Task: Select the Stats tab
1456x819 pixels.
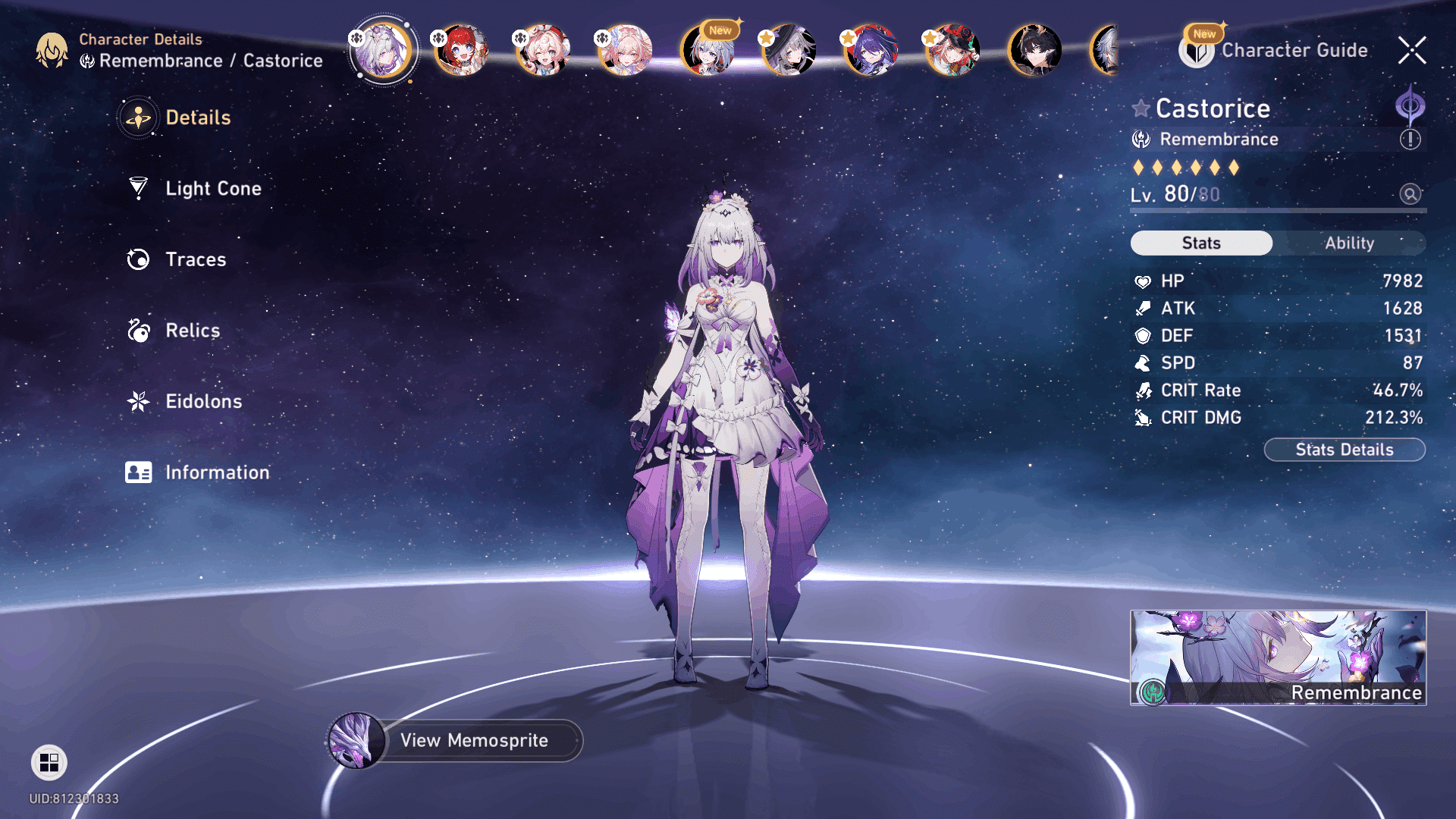Action: pos(1201,243)
